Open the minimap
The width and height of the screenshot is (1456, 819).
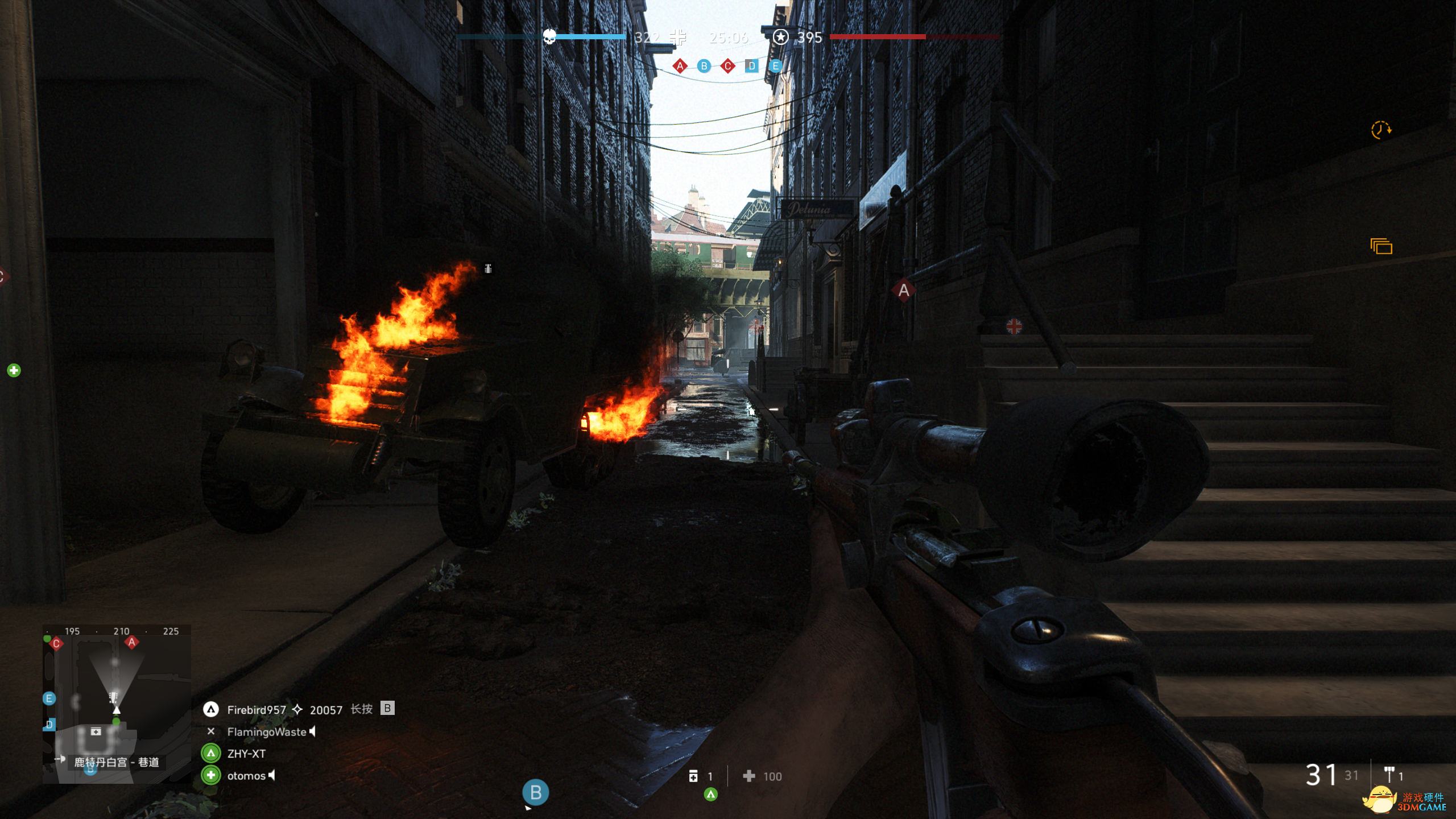tap(117, 703)
